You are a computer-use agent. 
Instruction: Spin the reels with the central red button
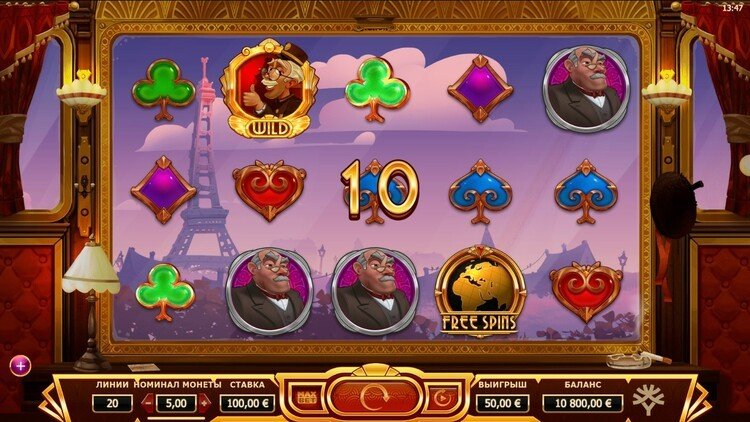[374, 398]
